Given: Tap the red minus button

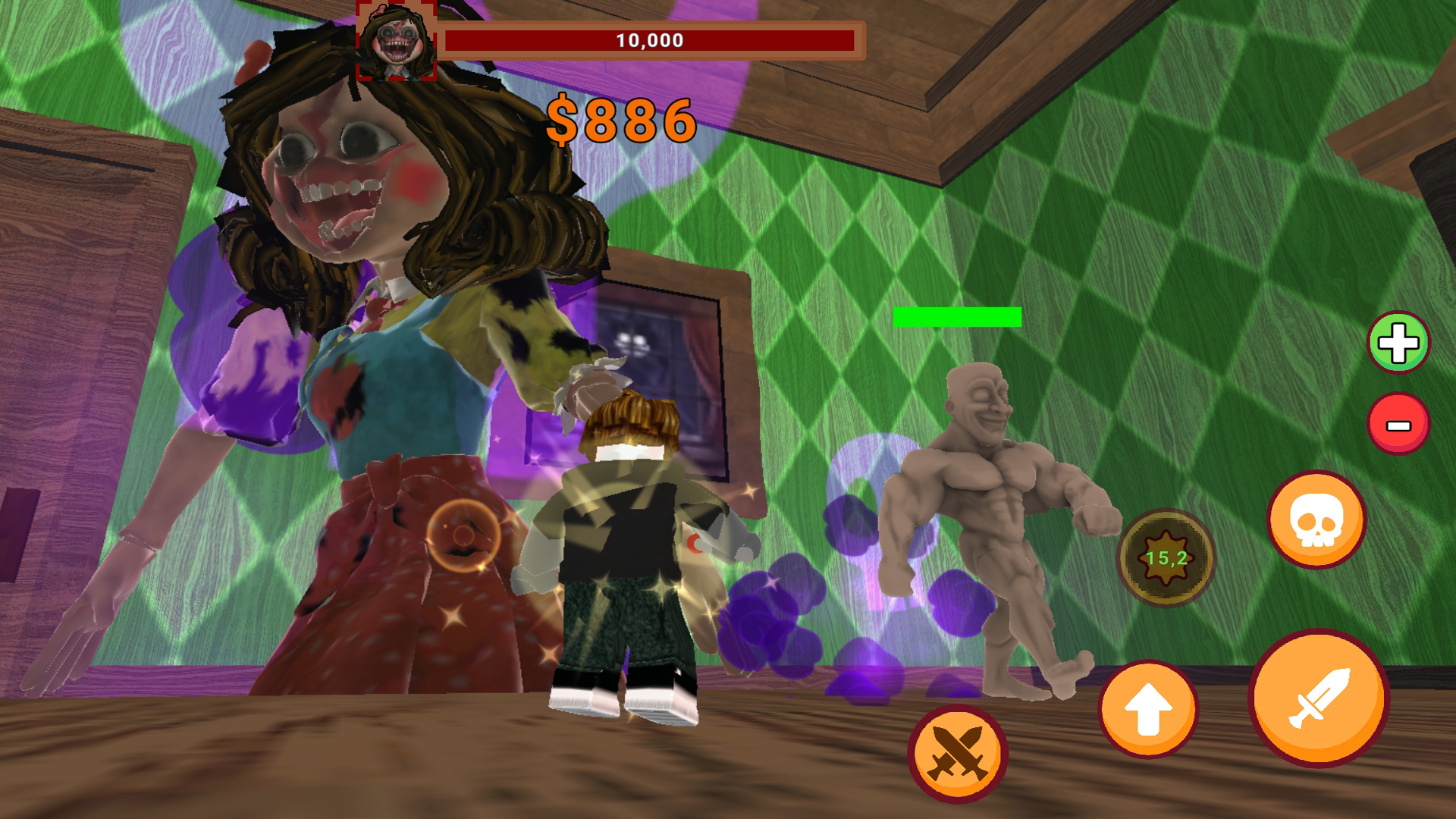Looking at the screenshot, I should pos(1398,424).
